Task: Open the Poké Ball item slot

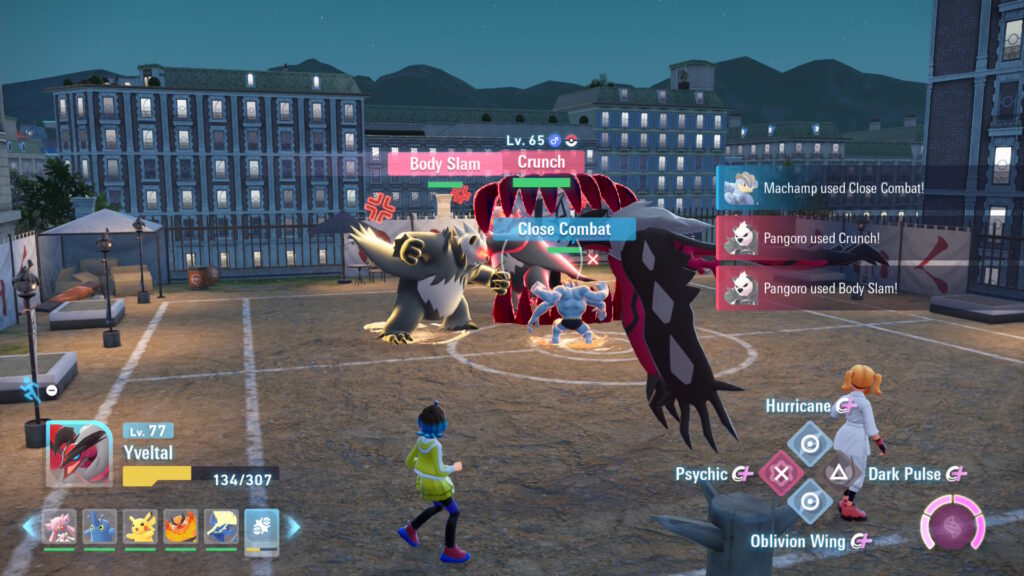Action: (x=262, y=526)
